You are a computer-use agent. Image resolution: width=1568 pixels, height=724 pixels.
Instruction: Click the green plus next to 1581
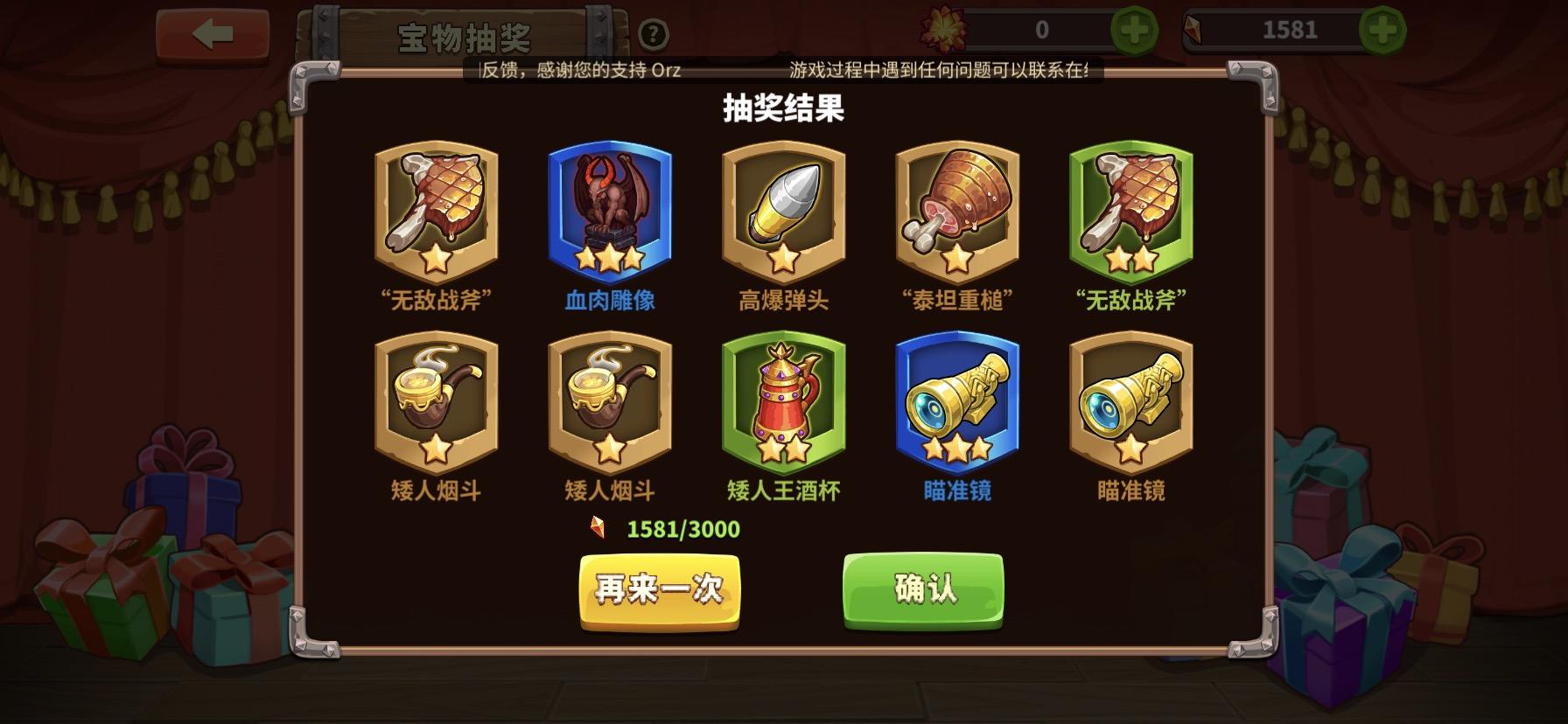[x=1381, y=27]
